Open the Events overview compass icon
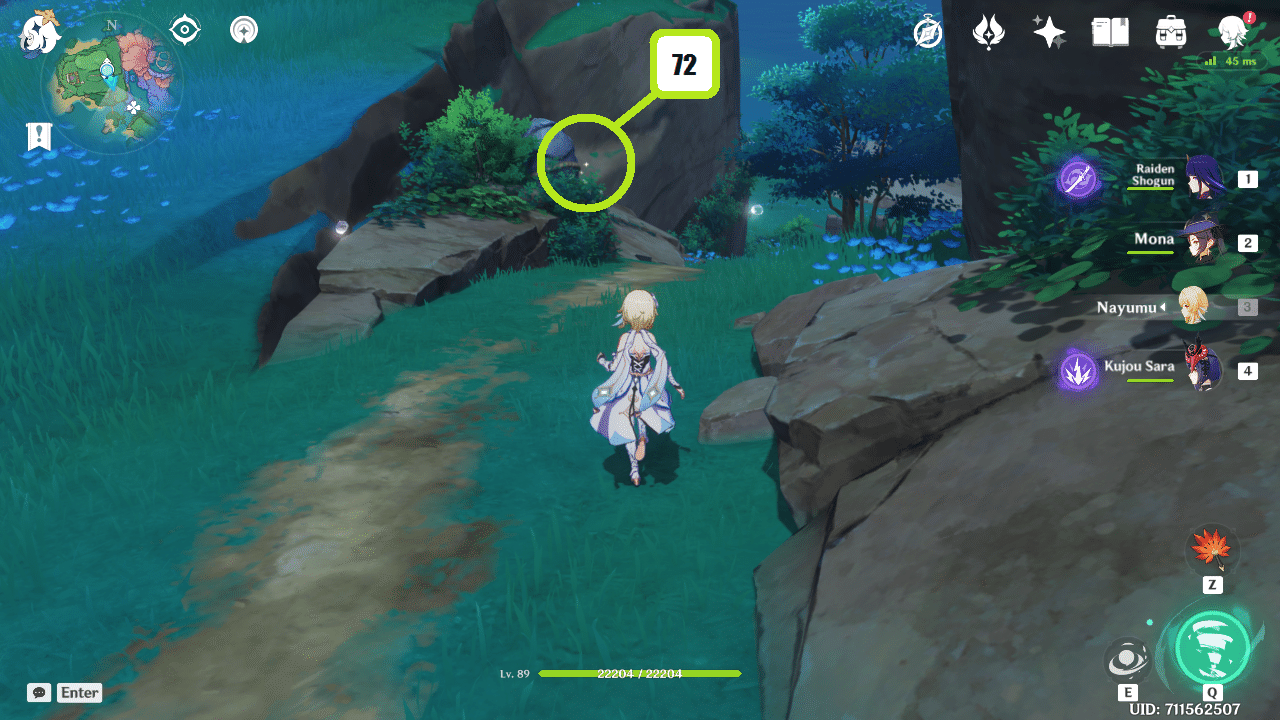Viewport: 1280px width, 720px height. (x=927, y=31)
